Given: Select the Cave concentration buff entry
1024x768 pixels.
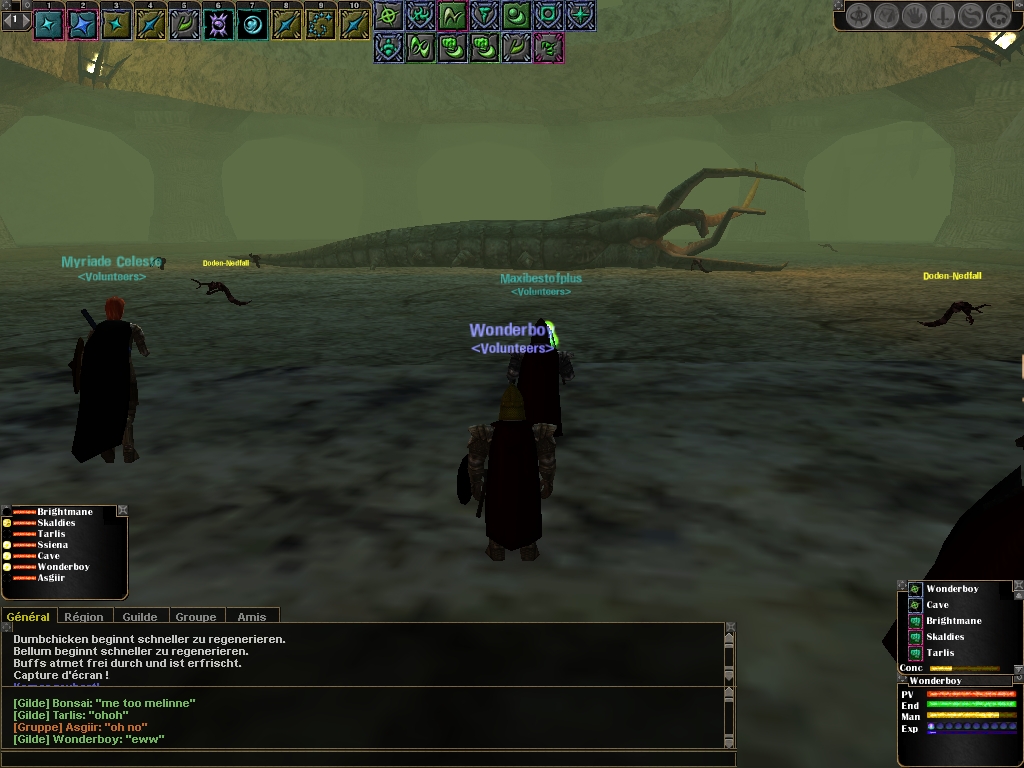Looking at the screenshot, I should tap(937, 605).
